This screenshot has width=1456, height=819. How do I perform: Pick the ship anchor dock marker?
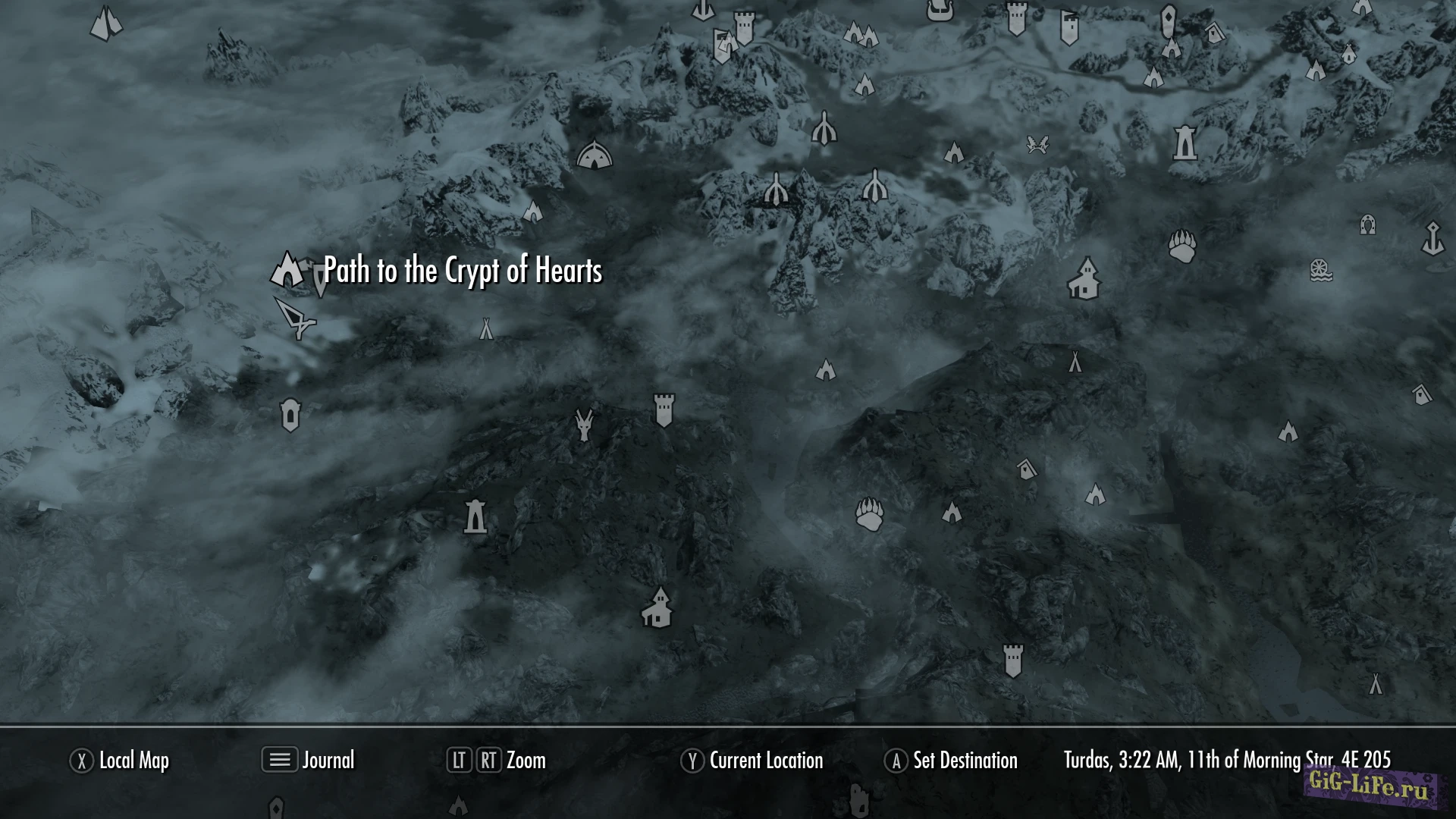tap(1432, 238)
